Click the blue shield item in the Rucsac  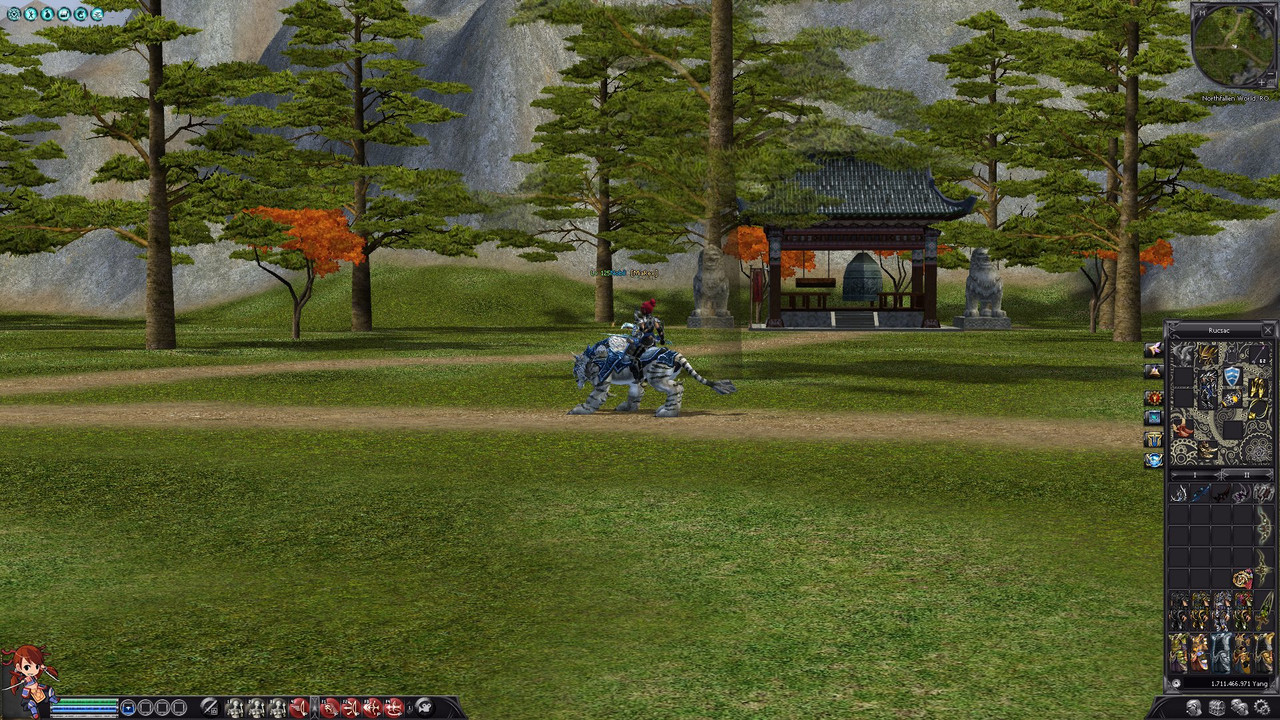1232,375
